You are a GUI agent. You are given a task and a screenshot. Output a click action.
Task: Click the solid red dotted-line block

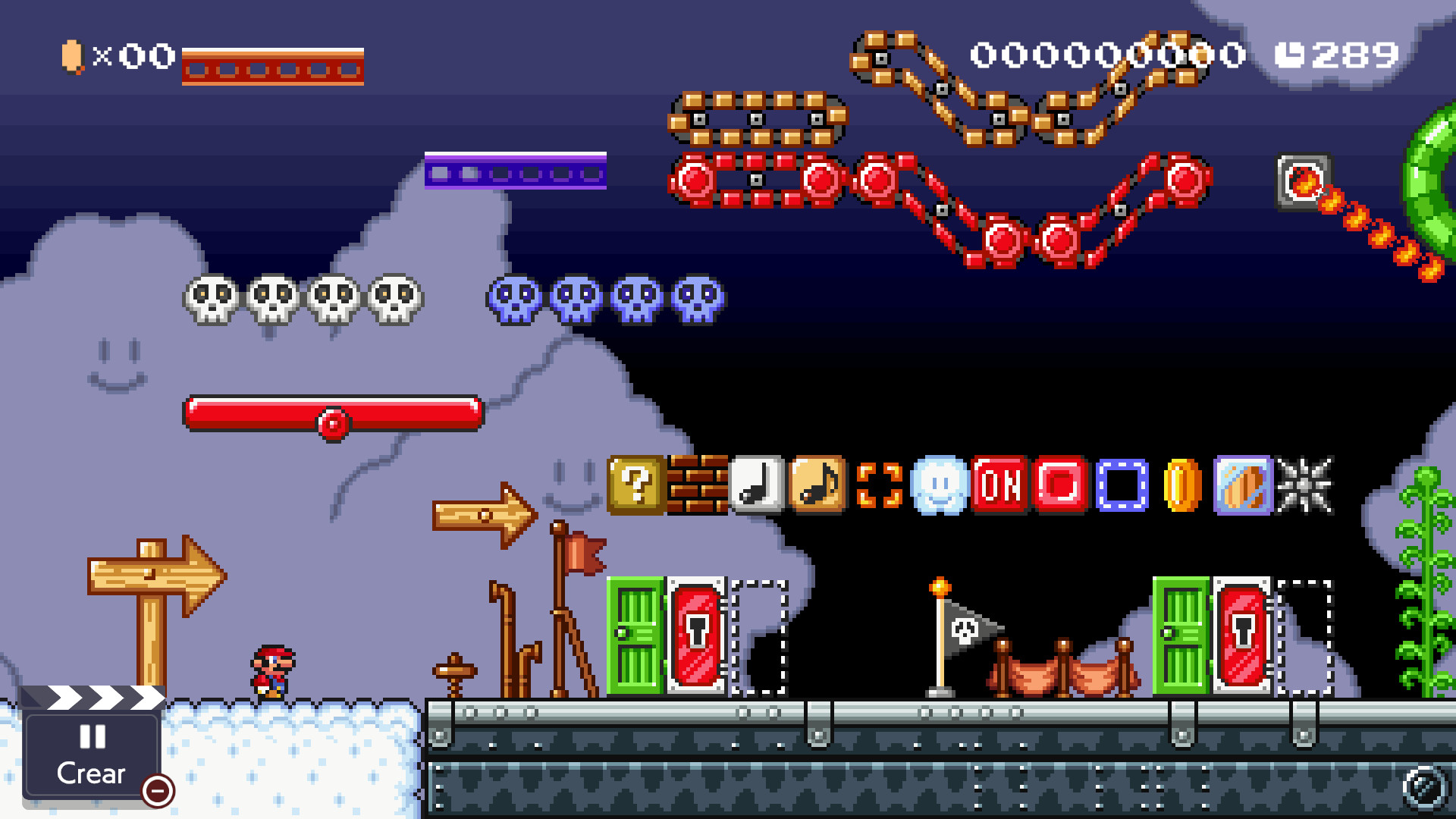point(1061,486)
